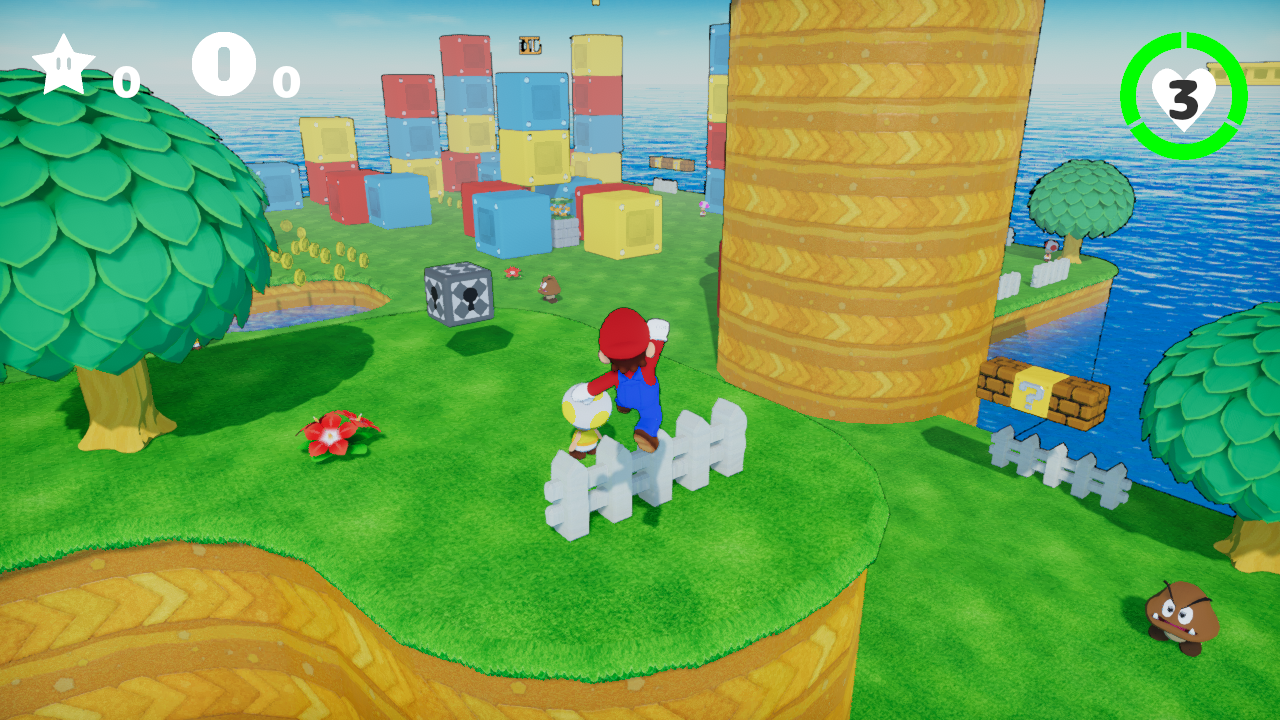Click the heart health indicator showing 3
1280x720 pixels.
click(x=1182, y=100)
